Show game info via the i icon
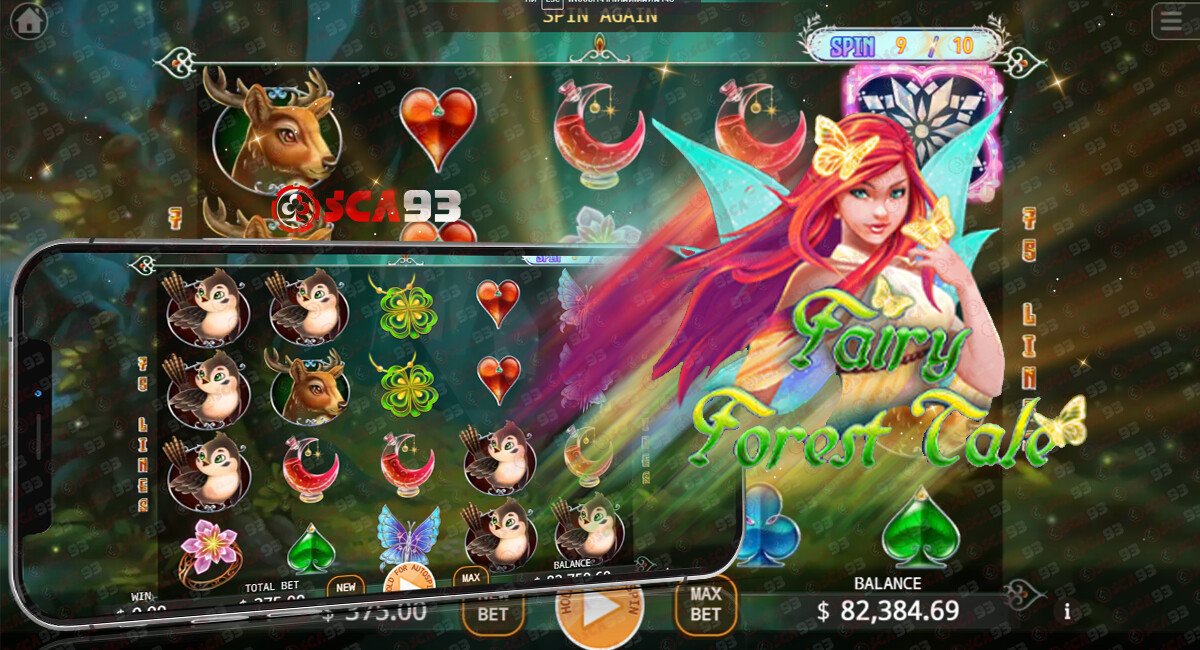The image size is (1200, 650). click(x=1068, y=612)
